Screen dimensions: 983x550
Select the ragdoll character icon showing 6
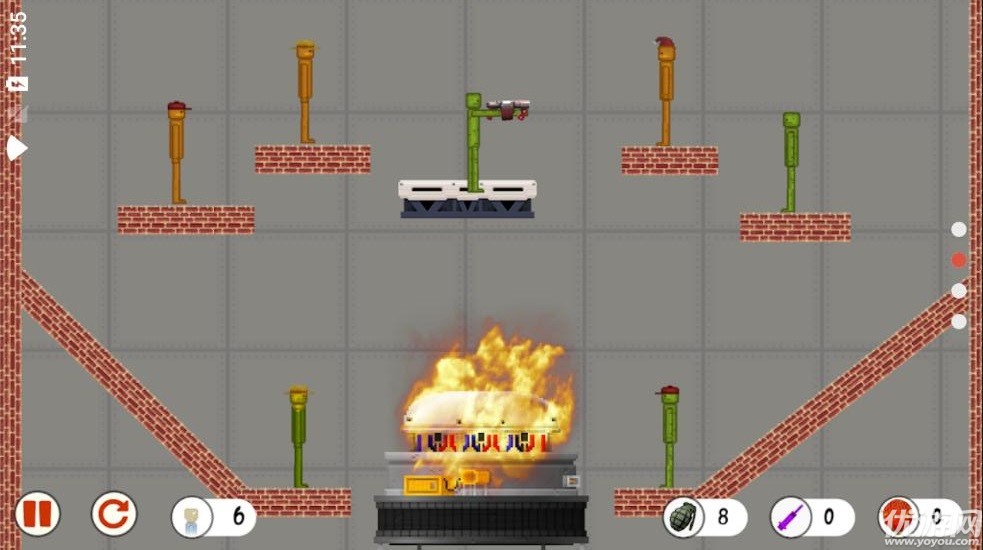[x=191, y=517]
